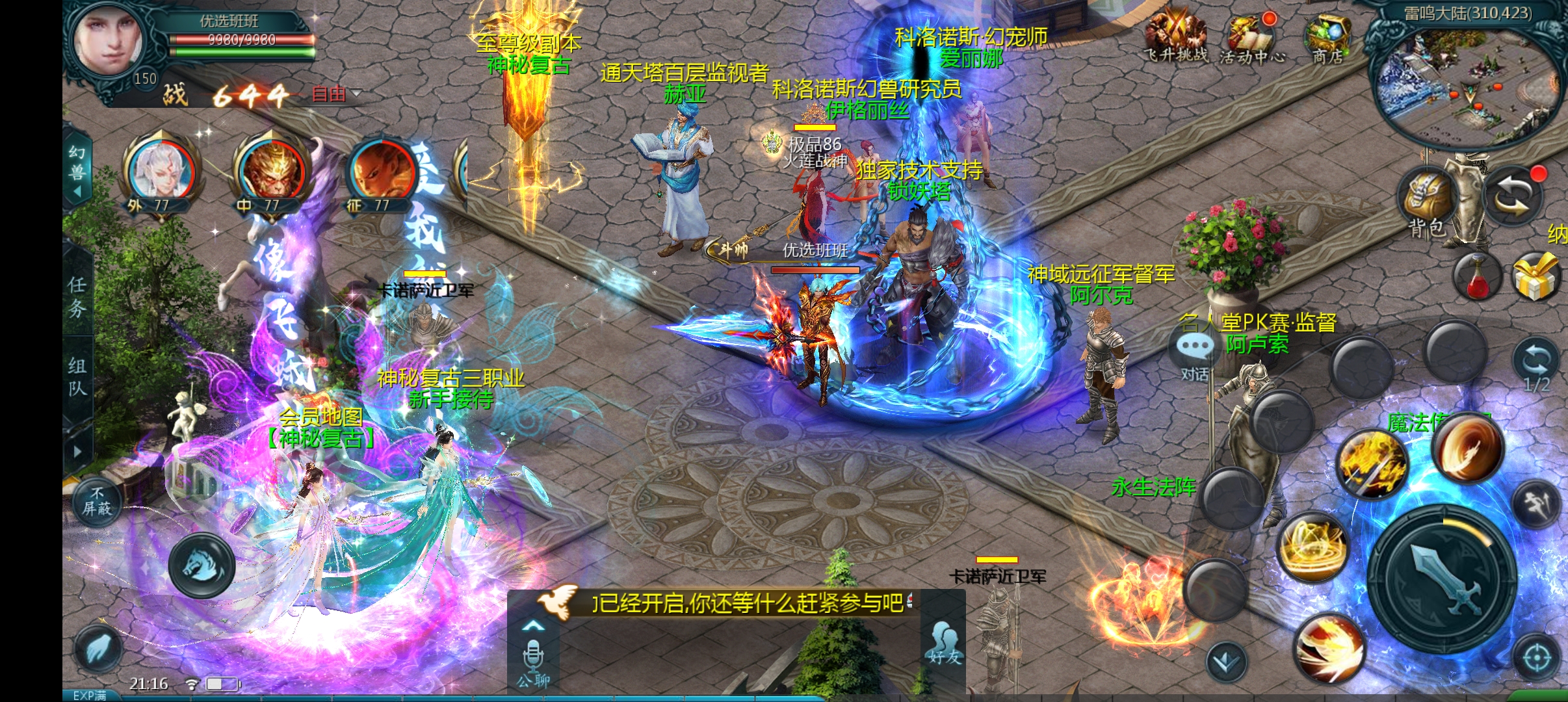Toggle the target lock crosshair button
This screenshot has width=1568, height=702.
coord(1536,658)
